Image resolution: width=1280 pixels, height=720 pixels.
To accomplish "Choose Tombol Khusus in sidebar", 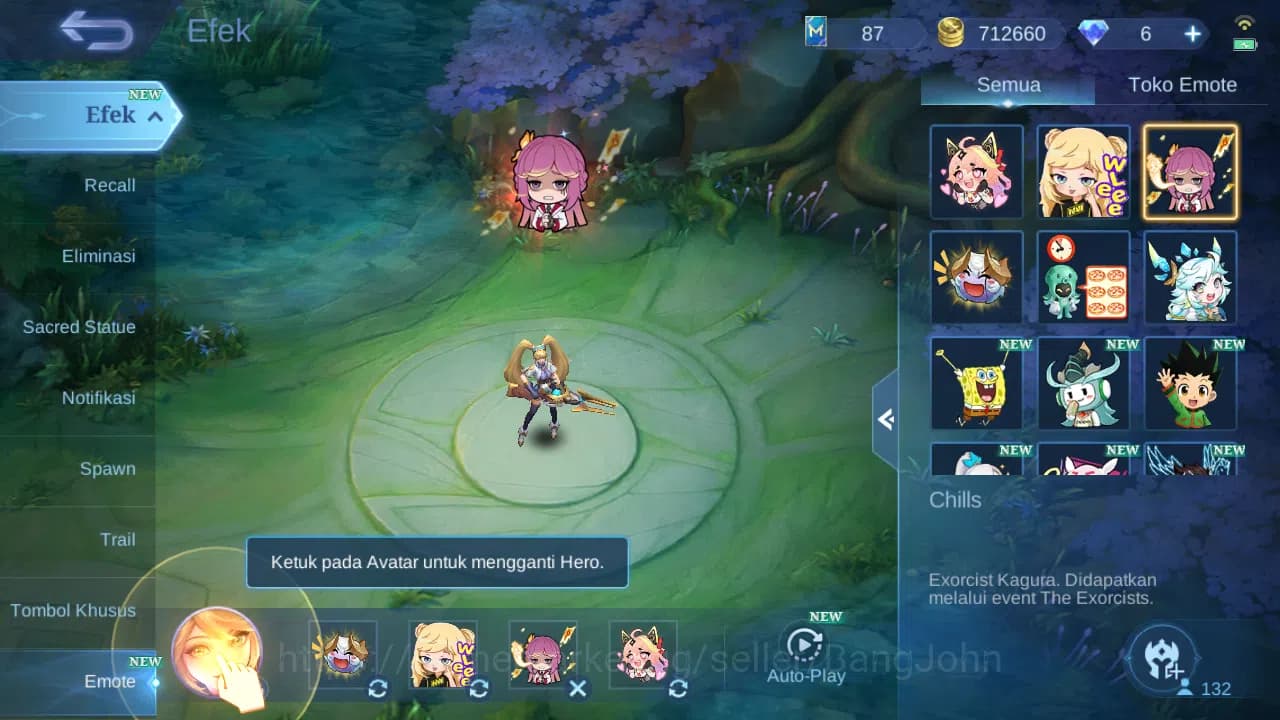I will 75,610.
